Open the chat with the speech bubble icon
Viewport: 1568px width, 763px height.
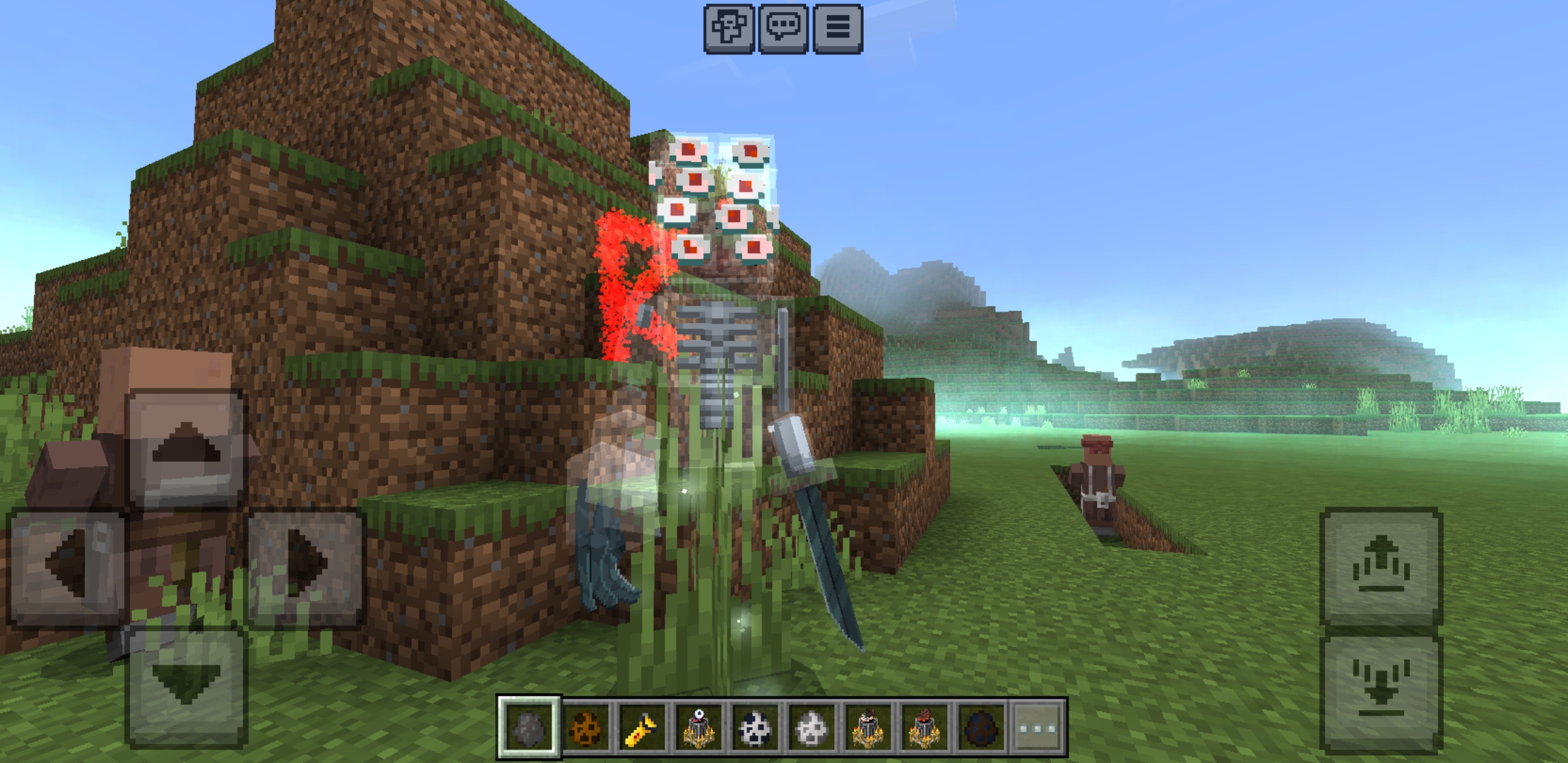(x=784, y=30)
